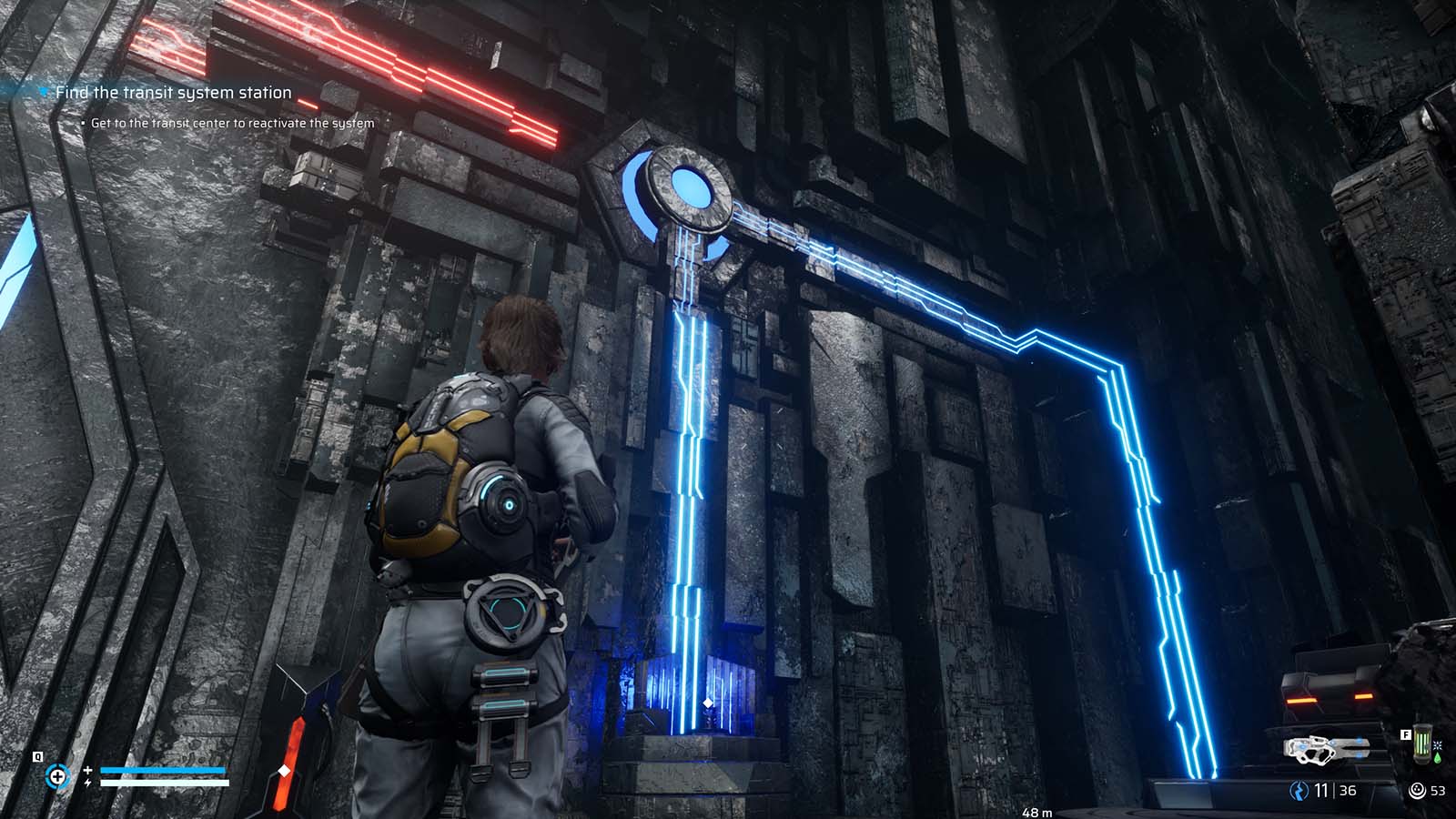Click the F consumable hotkey icon
The width and height of the screenshot is (1456, 819).
pos(1406,734)
